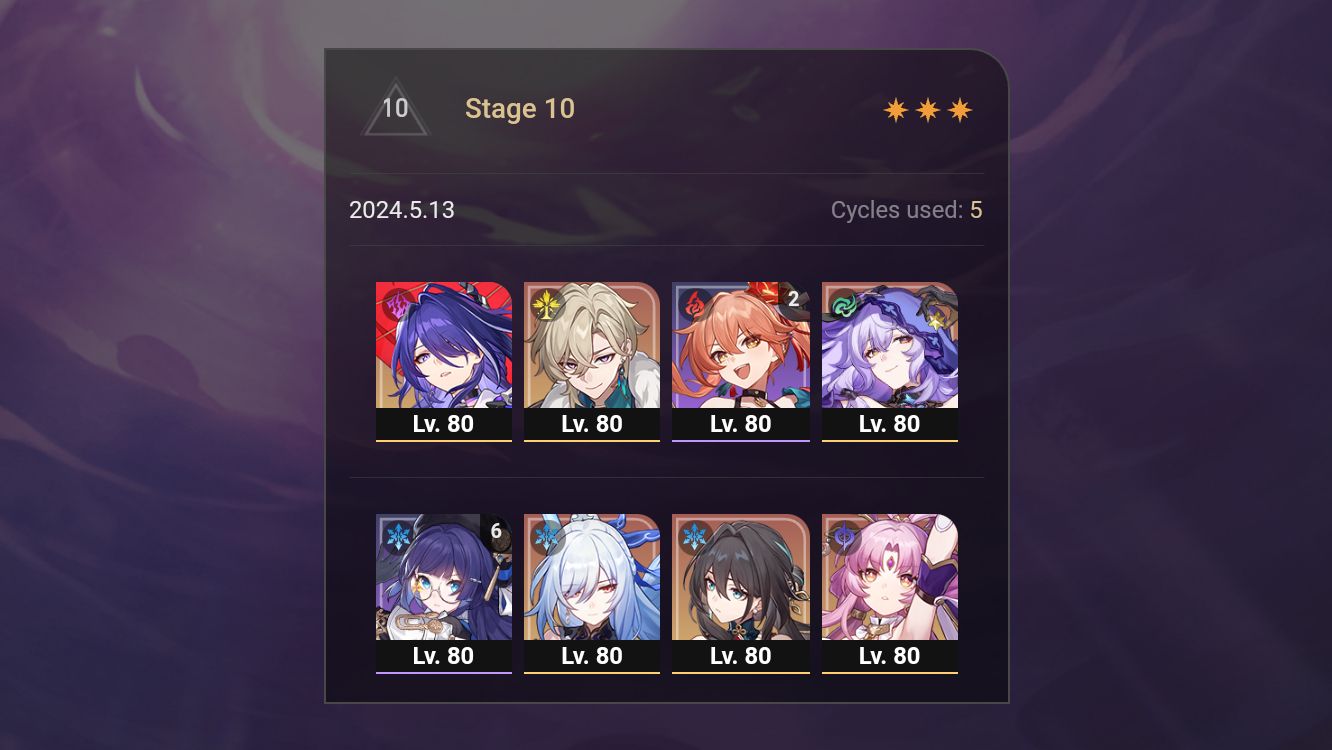Click the Cycles used value
The width and height of the screenshot is (1332, 750).
pos(975,210)
